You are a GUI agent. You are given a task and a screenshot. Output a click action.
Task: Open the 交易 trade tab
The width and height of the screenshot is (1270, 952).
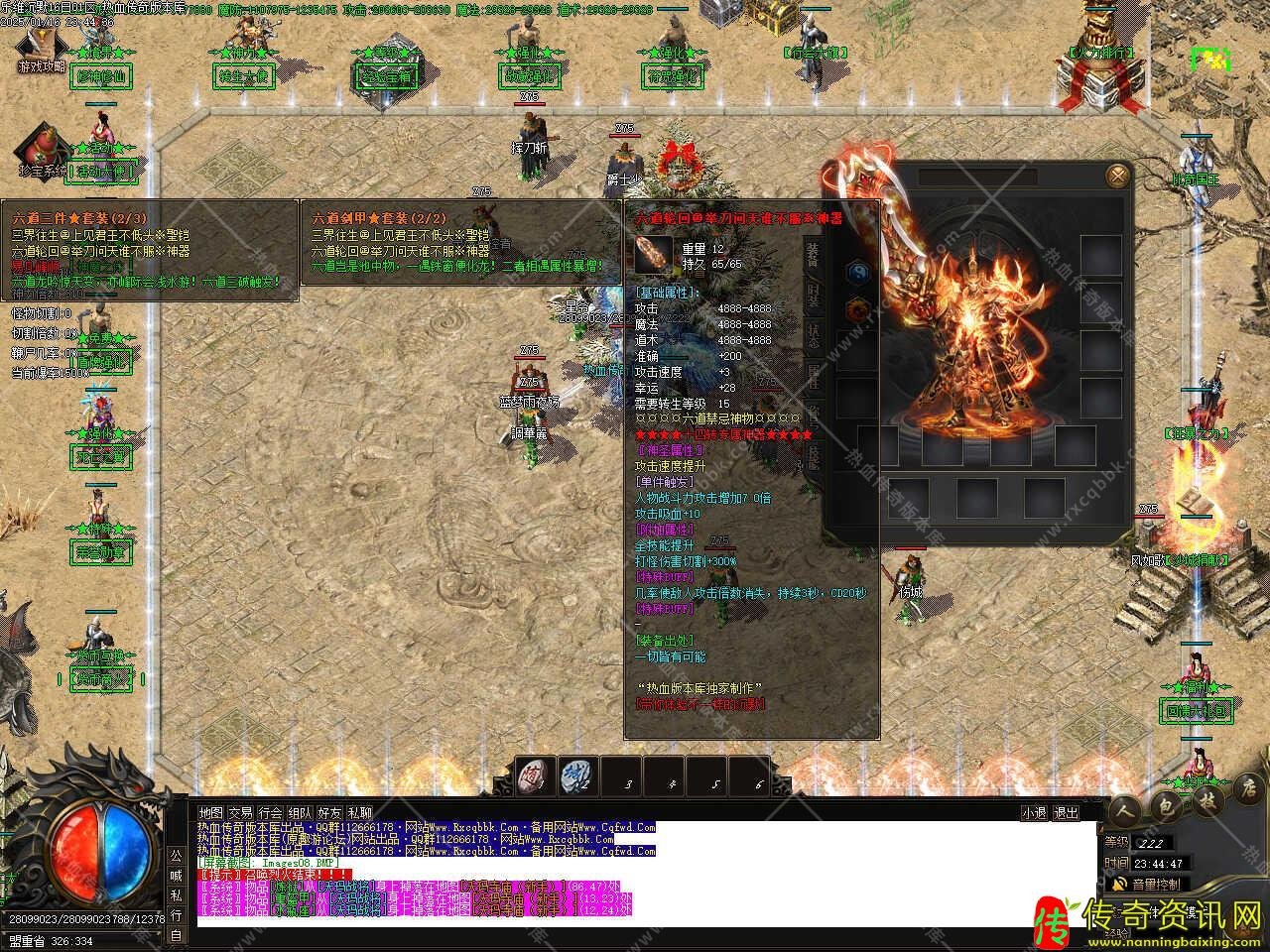coord(240,812)
